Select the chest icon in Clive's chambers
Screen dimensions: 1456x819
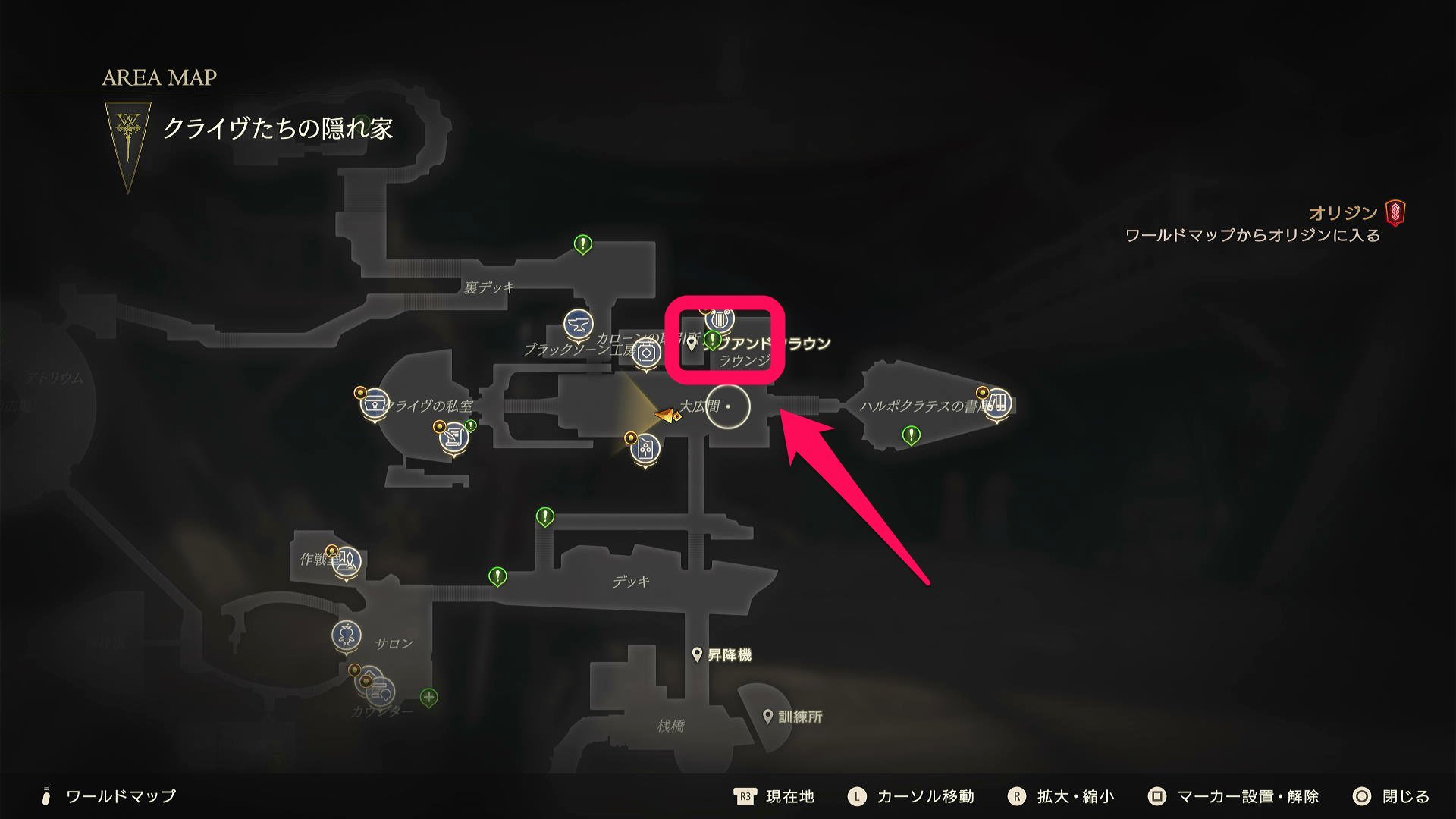click(x=375, y=403)
